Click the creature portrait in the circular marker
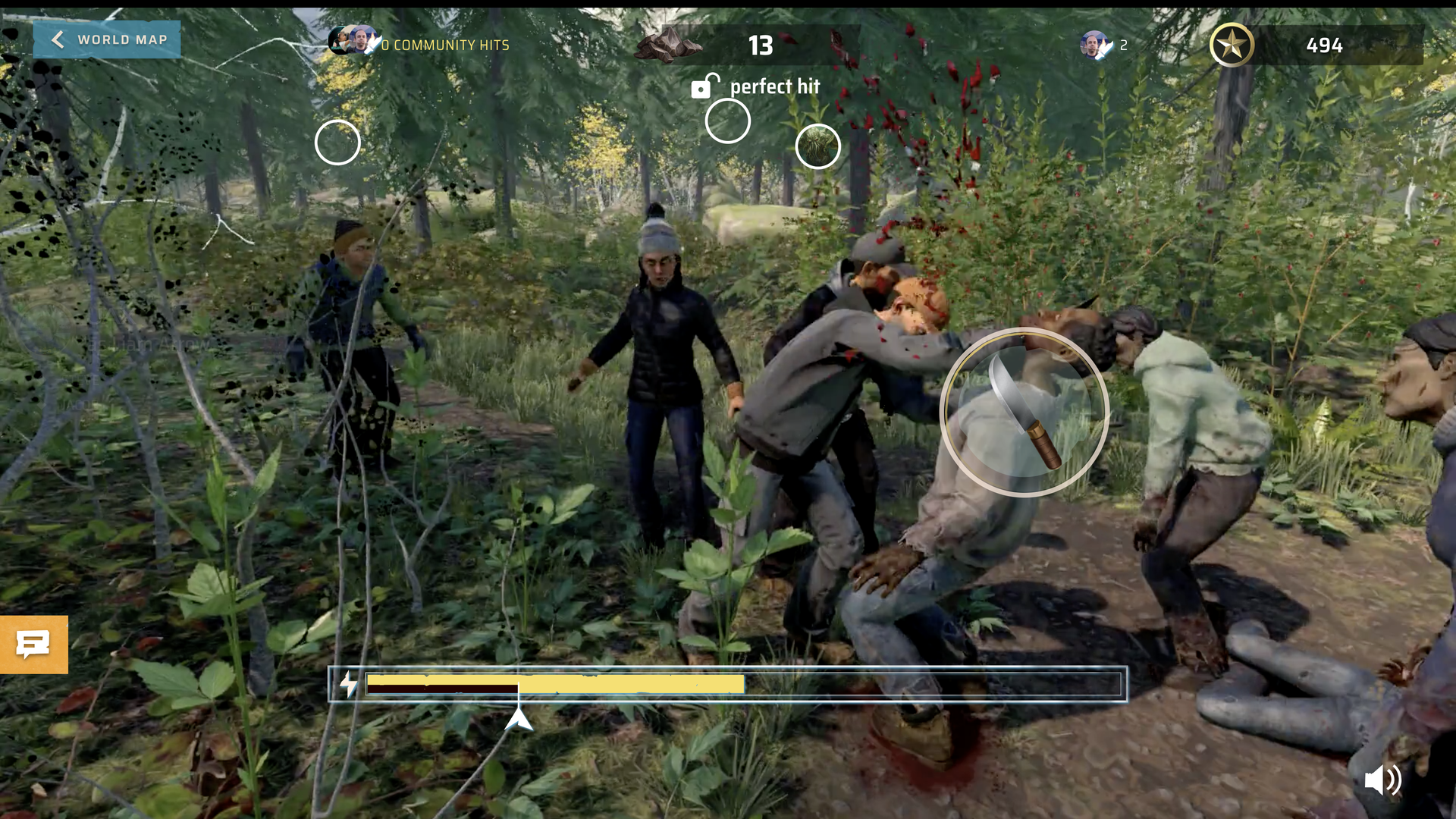Screen dimensions: 1456x819 817,146
